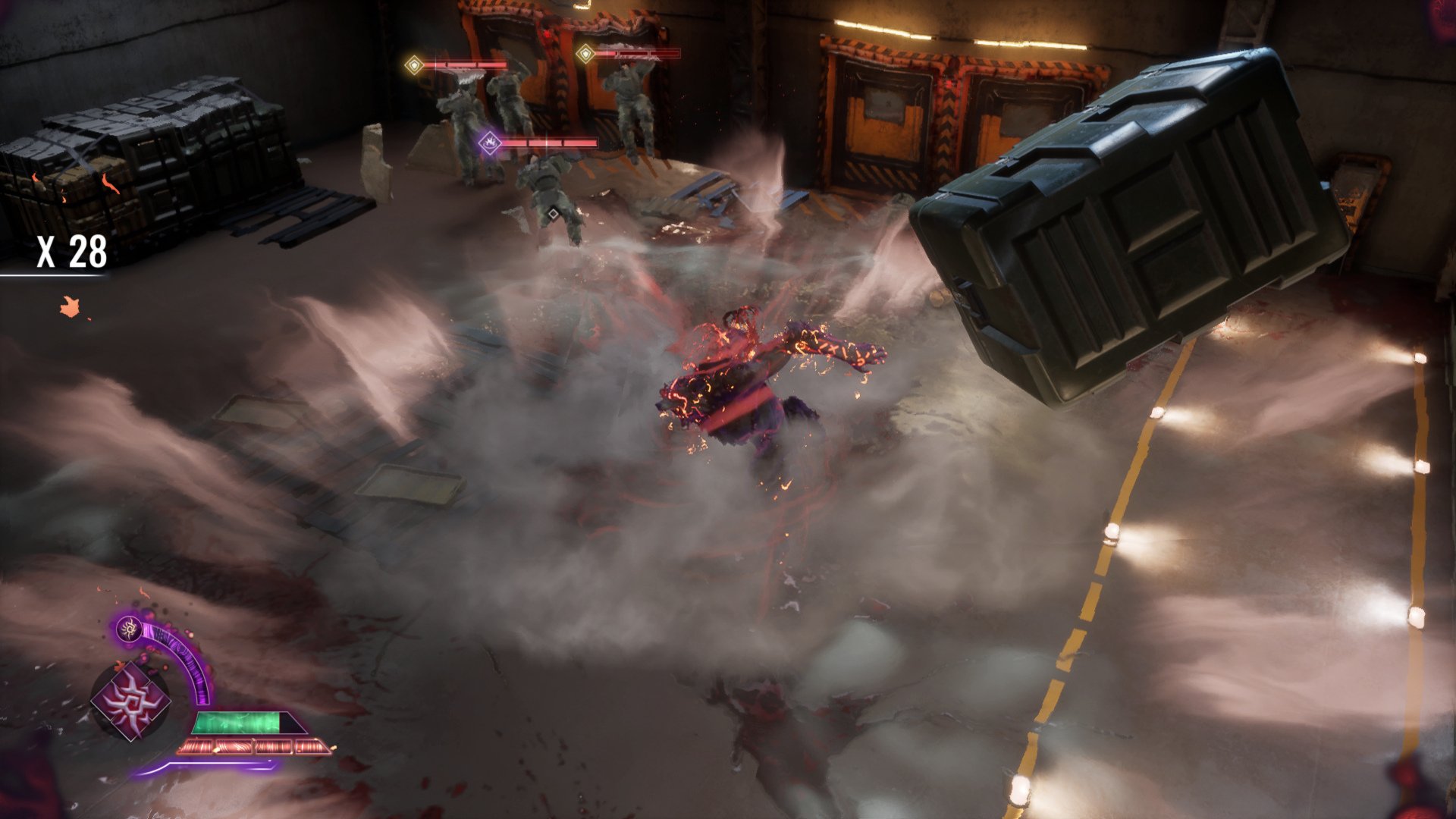Expand the enemy health bar near top

click(x=466, y=64)
